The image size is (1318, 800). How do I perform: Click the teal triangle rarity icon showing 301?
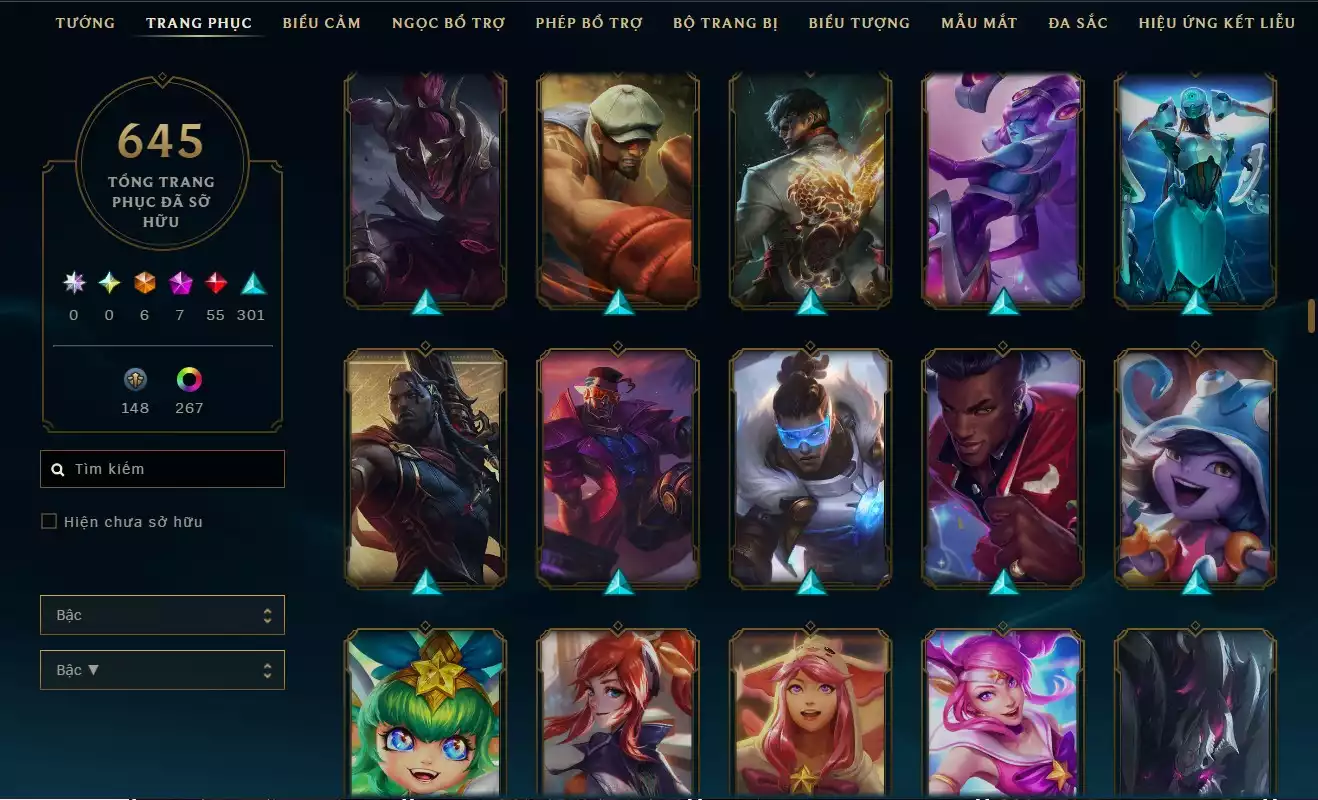coord(252,283)
